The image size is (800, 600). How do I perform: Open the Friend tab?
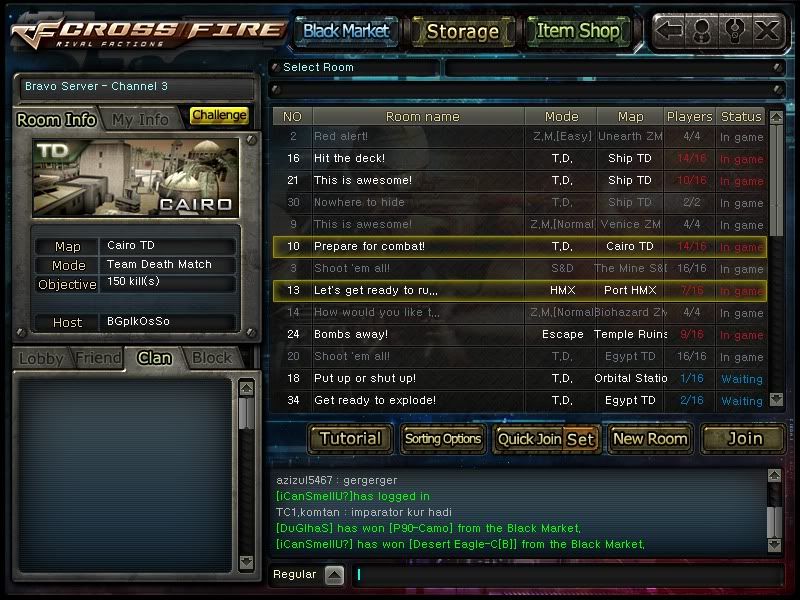click(98, 358)
